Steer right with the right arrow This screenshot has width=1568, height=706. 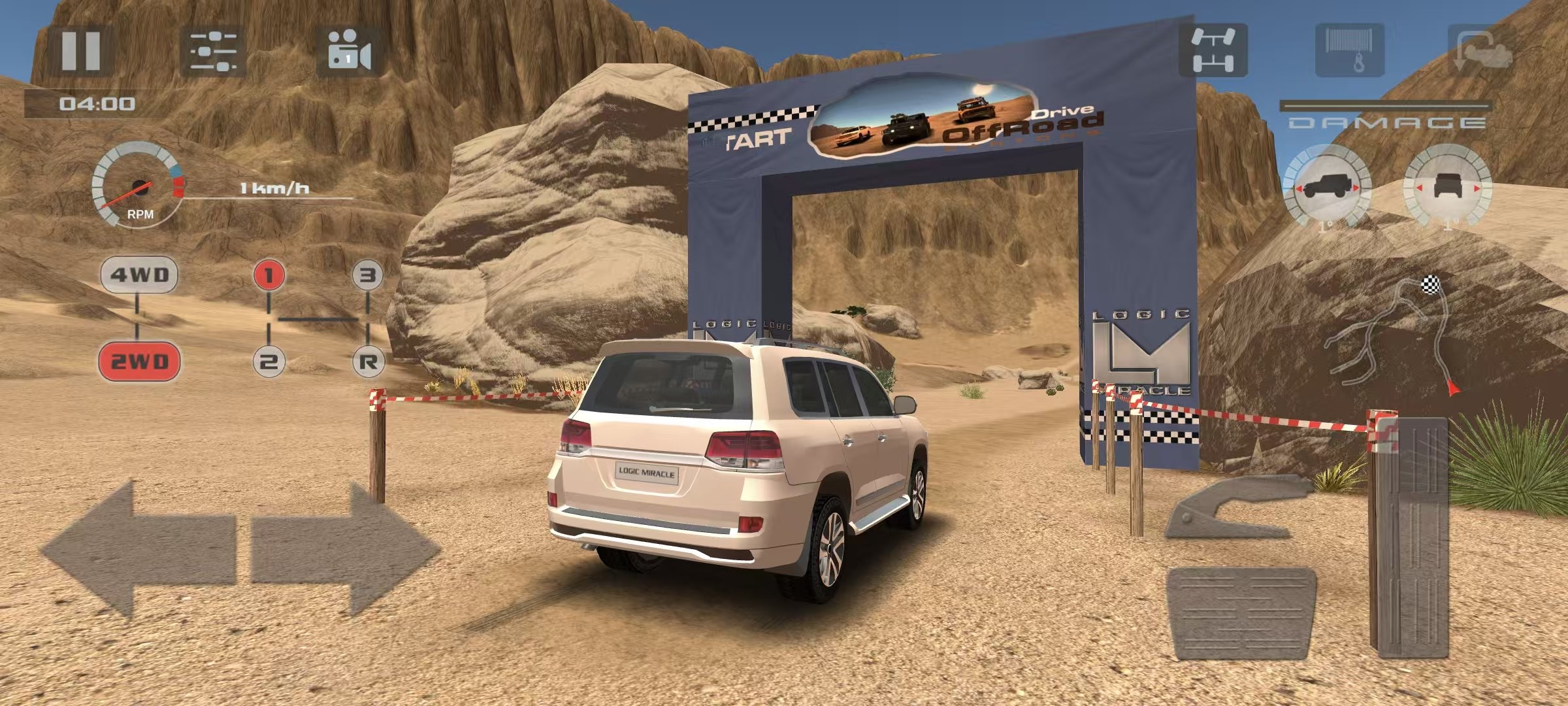pyautogui.click(x=345, y=549)
